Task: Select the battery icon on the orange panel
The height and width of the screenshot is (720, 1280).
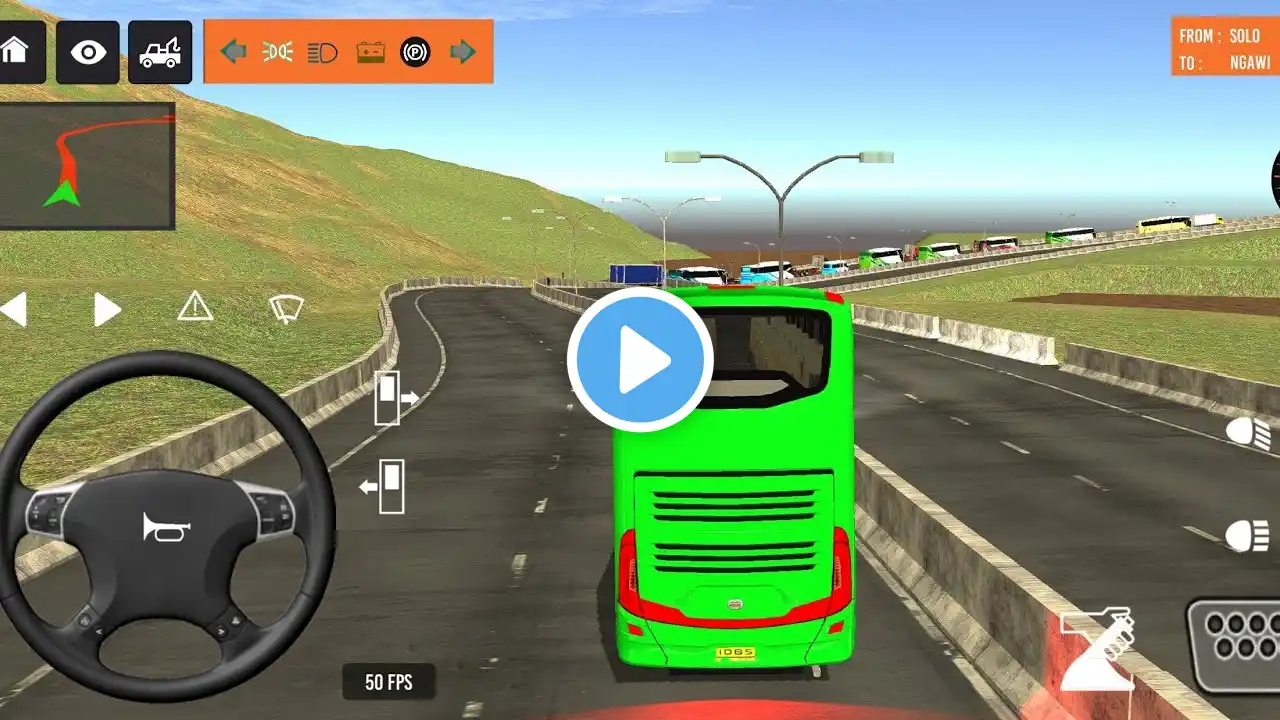Action: click(x=370, y=52)
